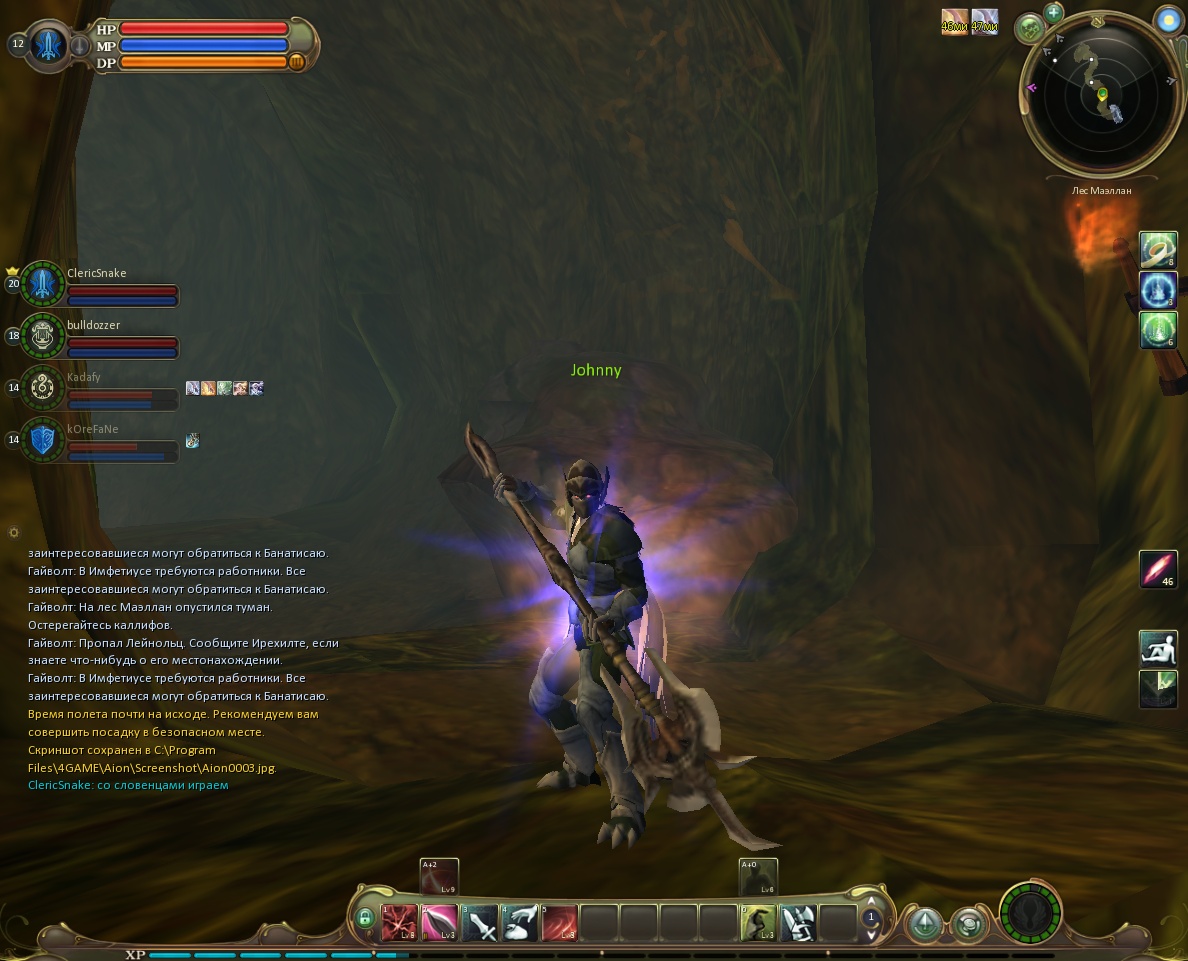Use the pink shard item with count 46
This screenshot has width=1188, height=961.
1158,569
